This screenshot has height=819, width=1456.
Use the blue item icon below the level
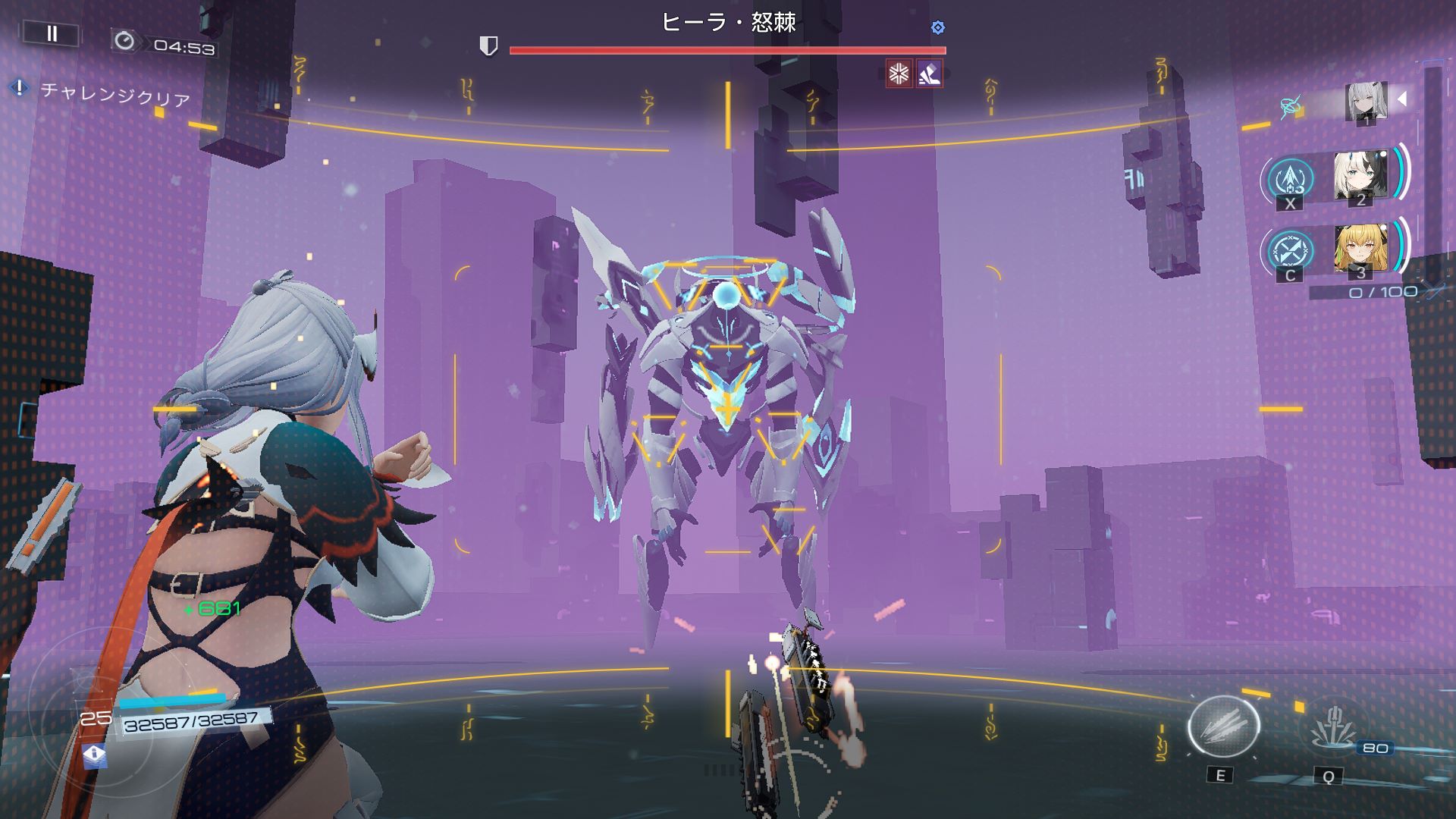click(94, 755)
